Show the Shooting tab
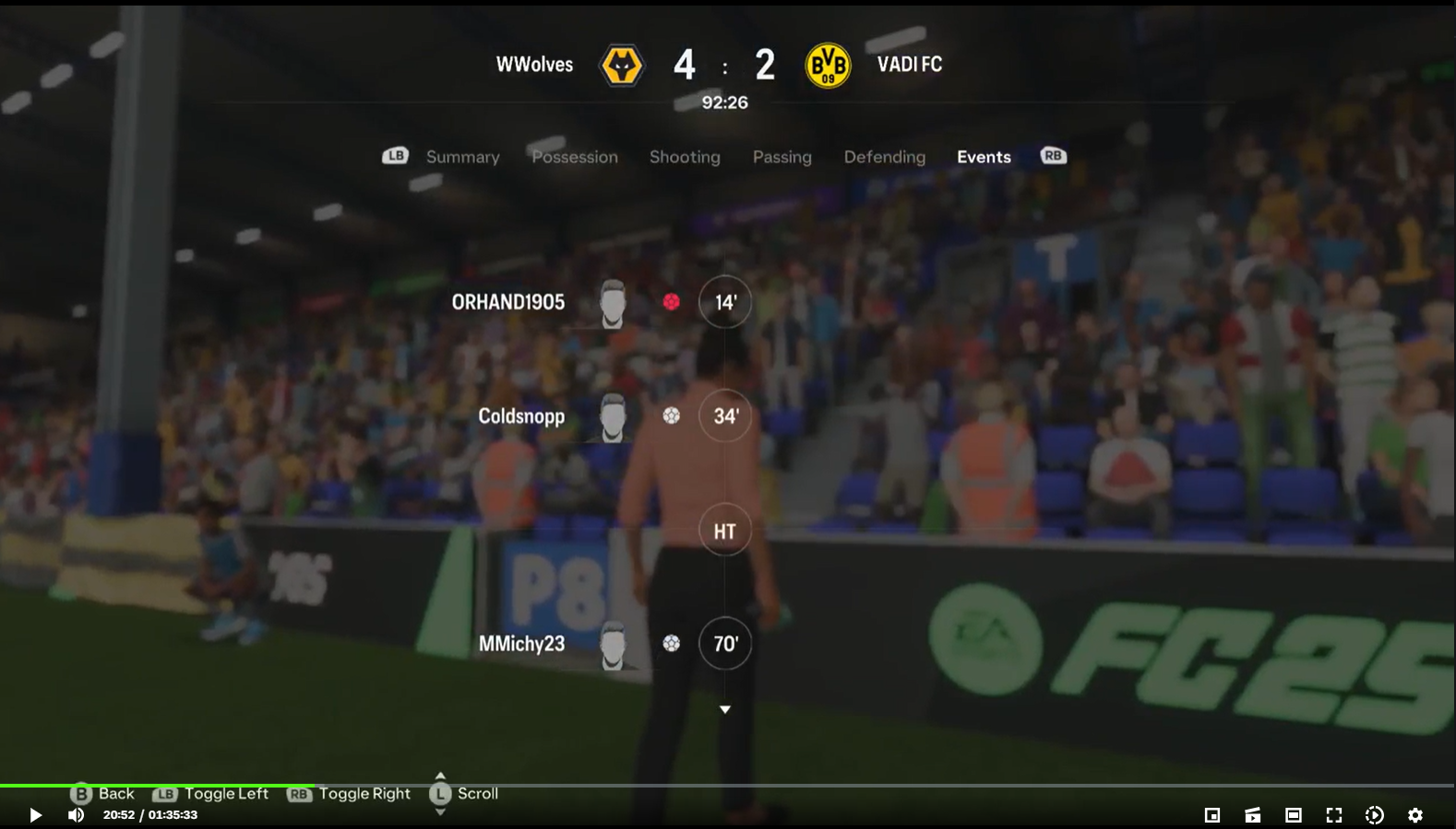1456x829 pixels. (684, 157)
